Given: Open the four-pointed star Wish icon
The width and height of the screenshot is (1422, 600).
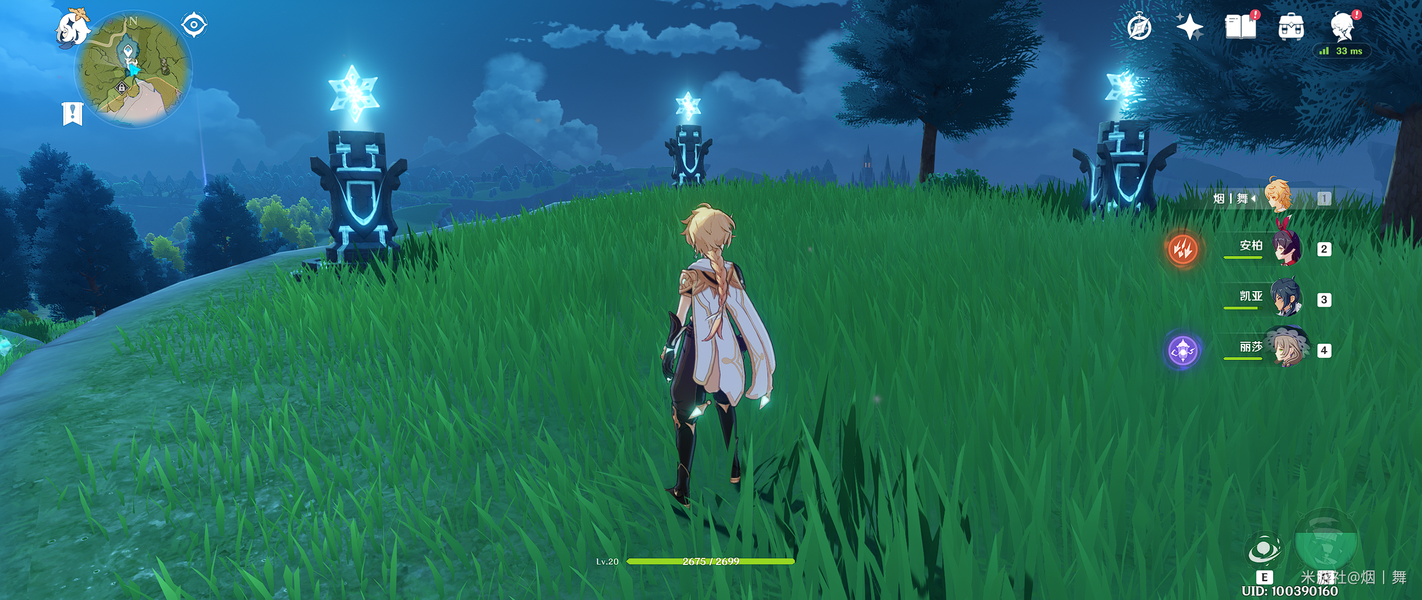Looking at the screenshot, I should tap(1189, 27).
